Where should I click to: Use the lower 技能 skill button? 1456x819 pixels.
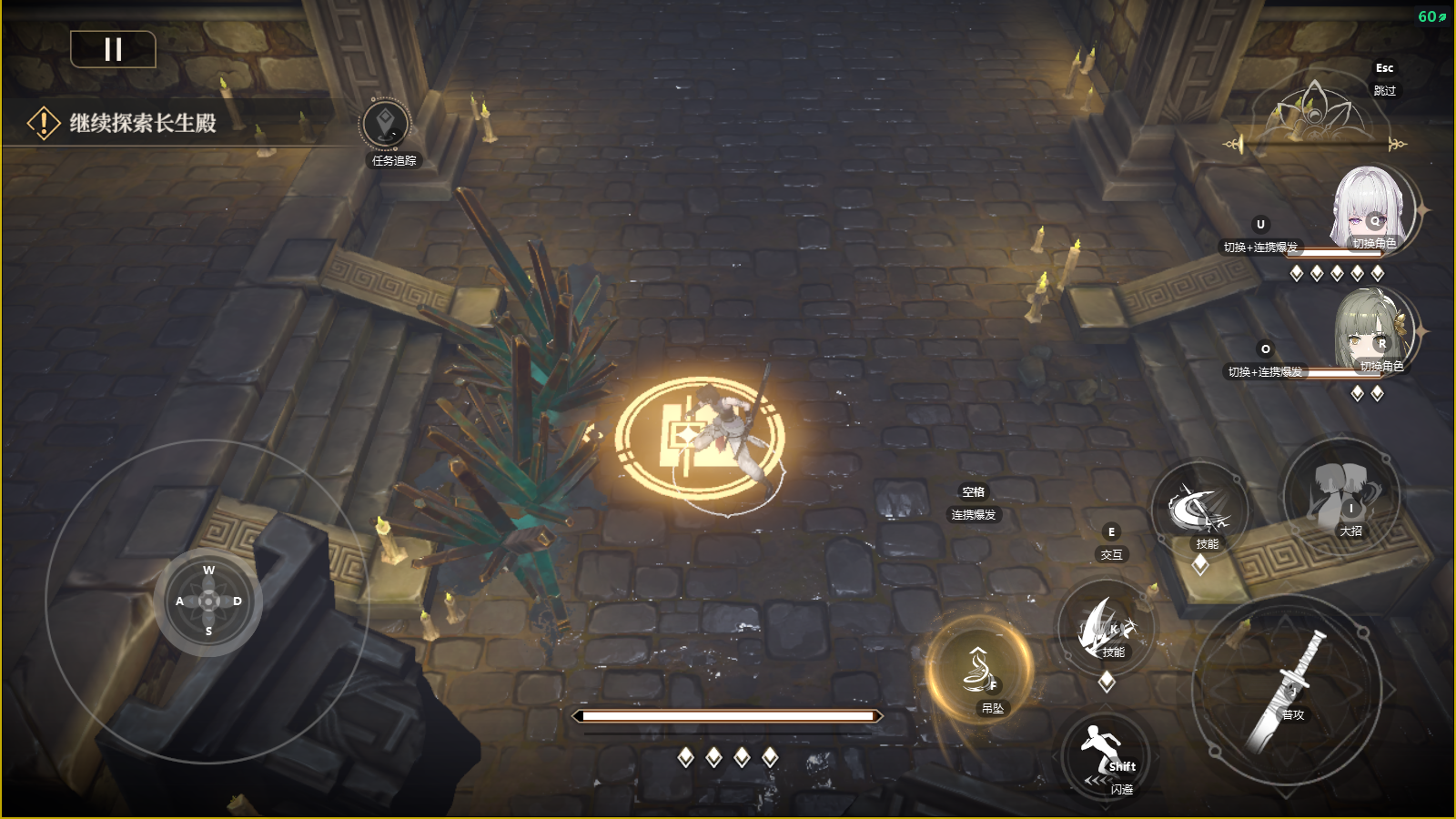point(1106,628)
